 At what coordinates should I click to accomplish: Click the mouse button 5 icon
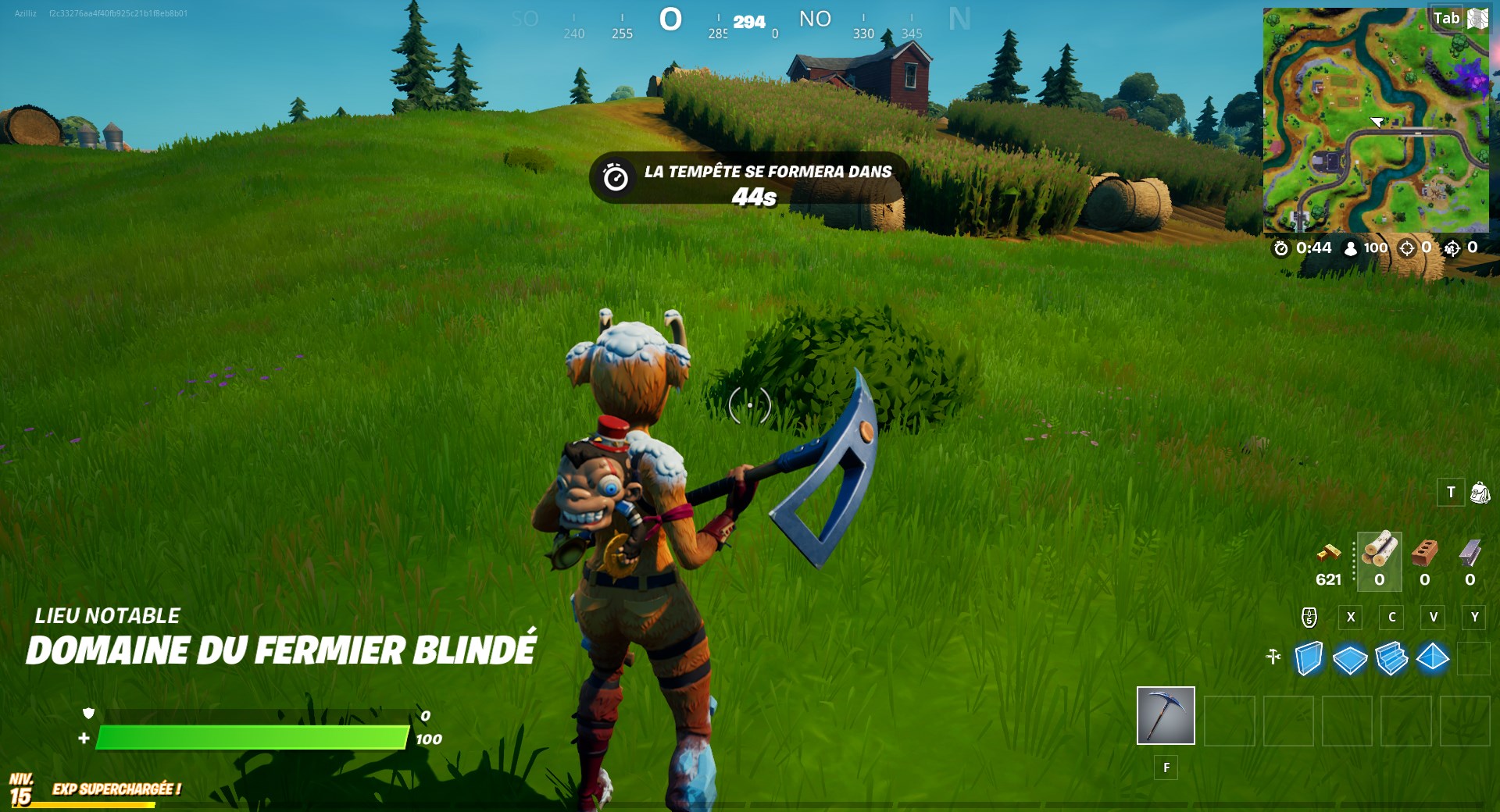pos(1309,618)
